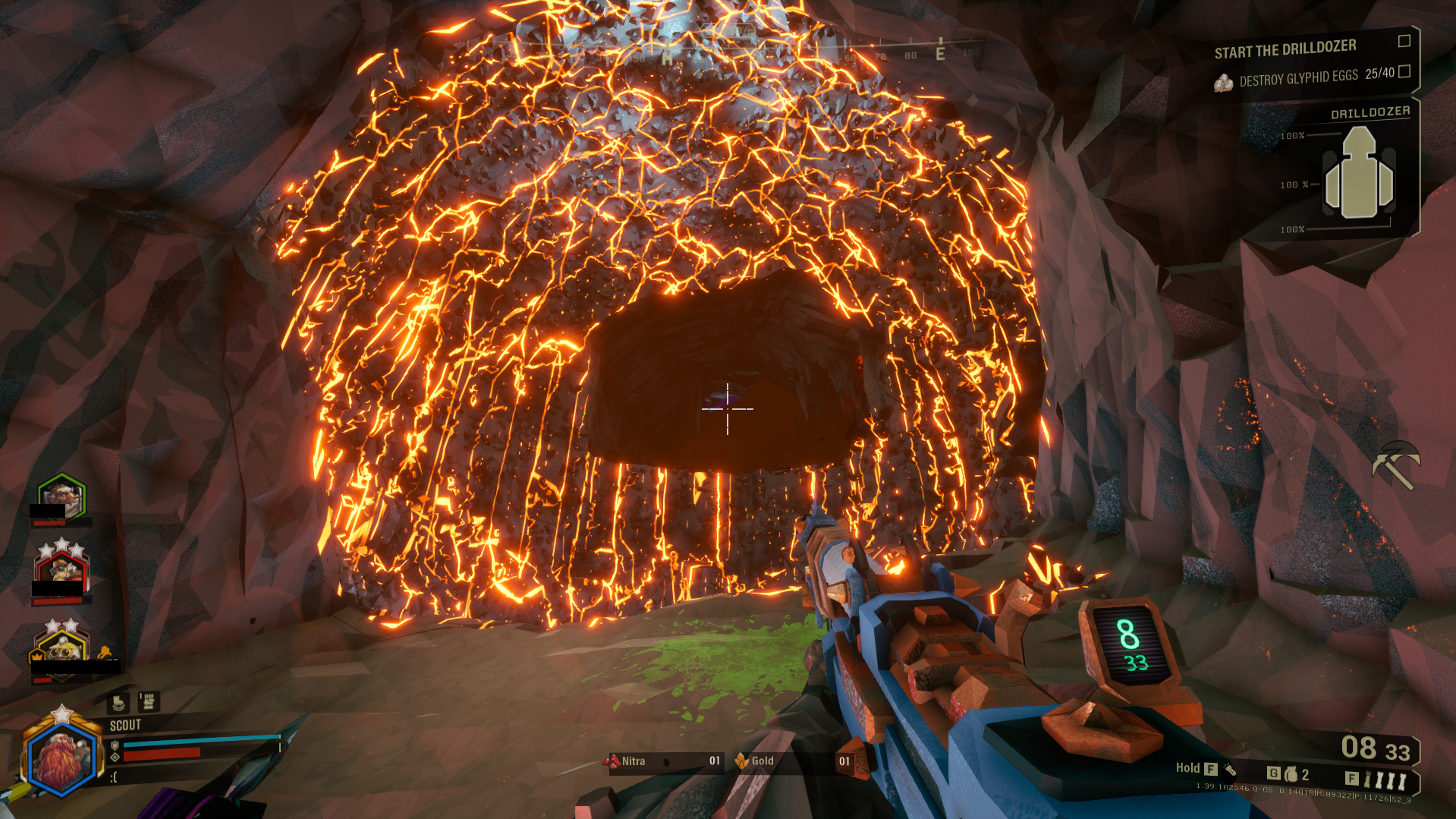Image resolution: width=1456 pixels, height=819 pixels.
Task: Select the Gold resource icon
Action: coord(741,761)
